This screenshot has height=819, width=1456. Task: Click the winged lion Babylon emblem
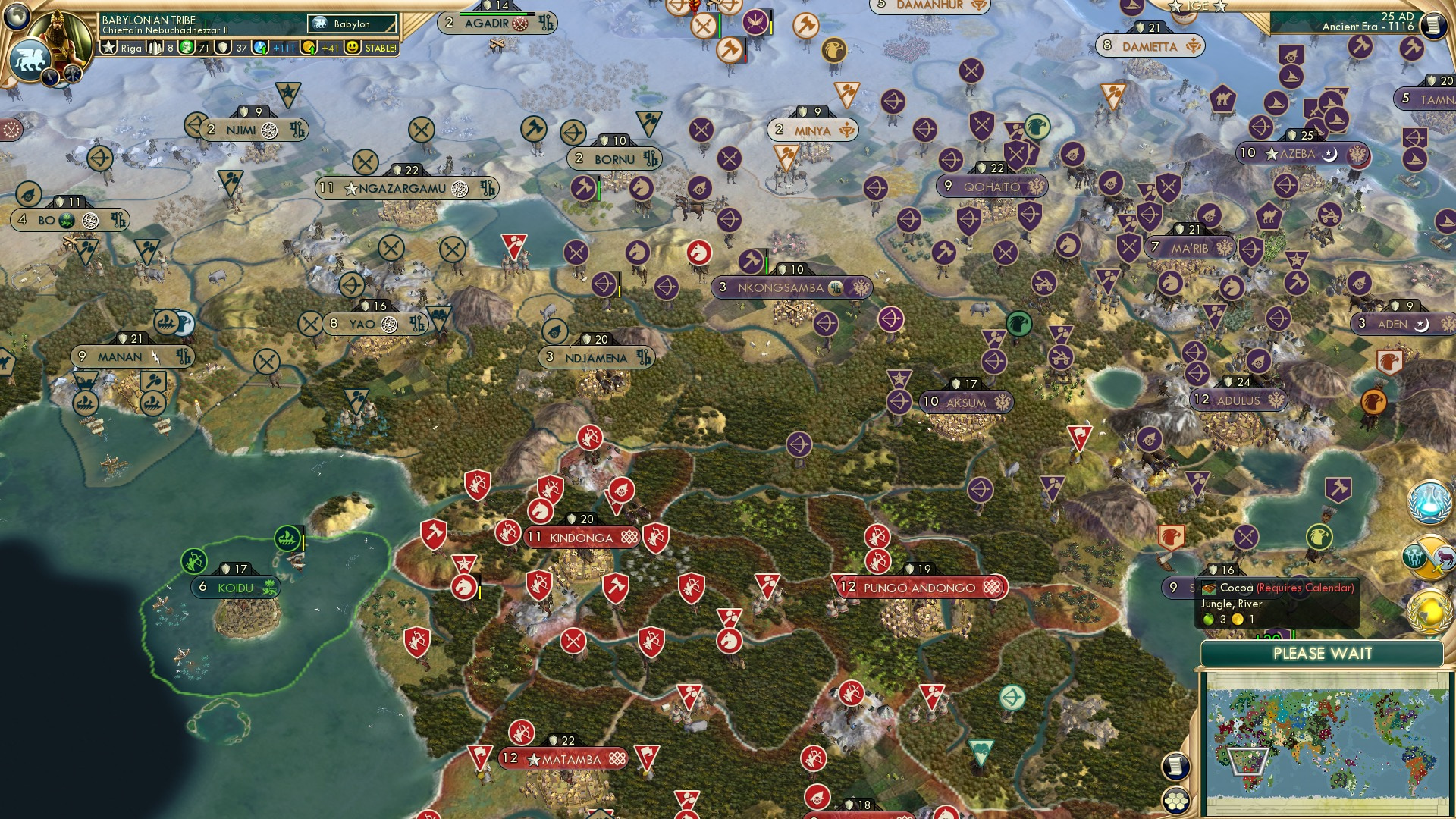[31, 60]
